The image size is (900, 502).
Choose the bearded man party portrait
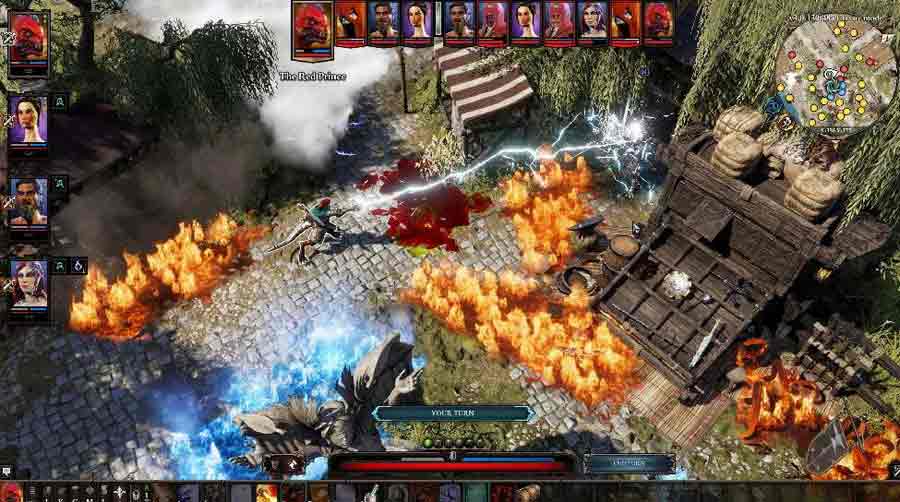point(29,203)
